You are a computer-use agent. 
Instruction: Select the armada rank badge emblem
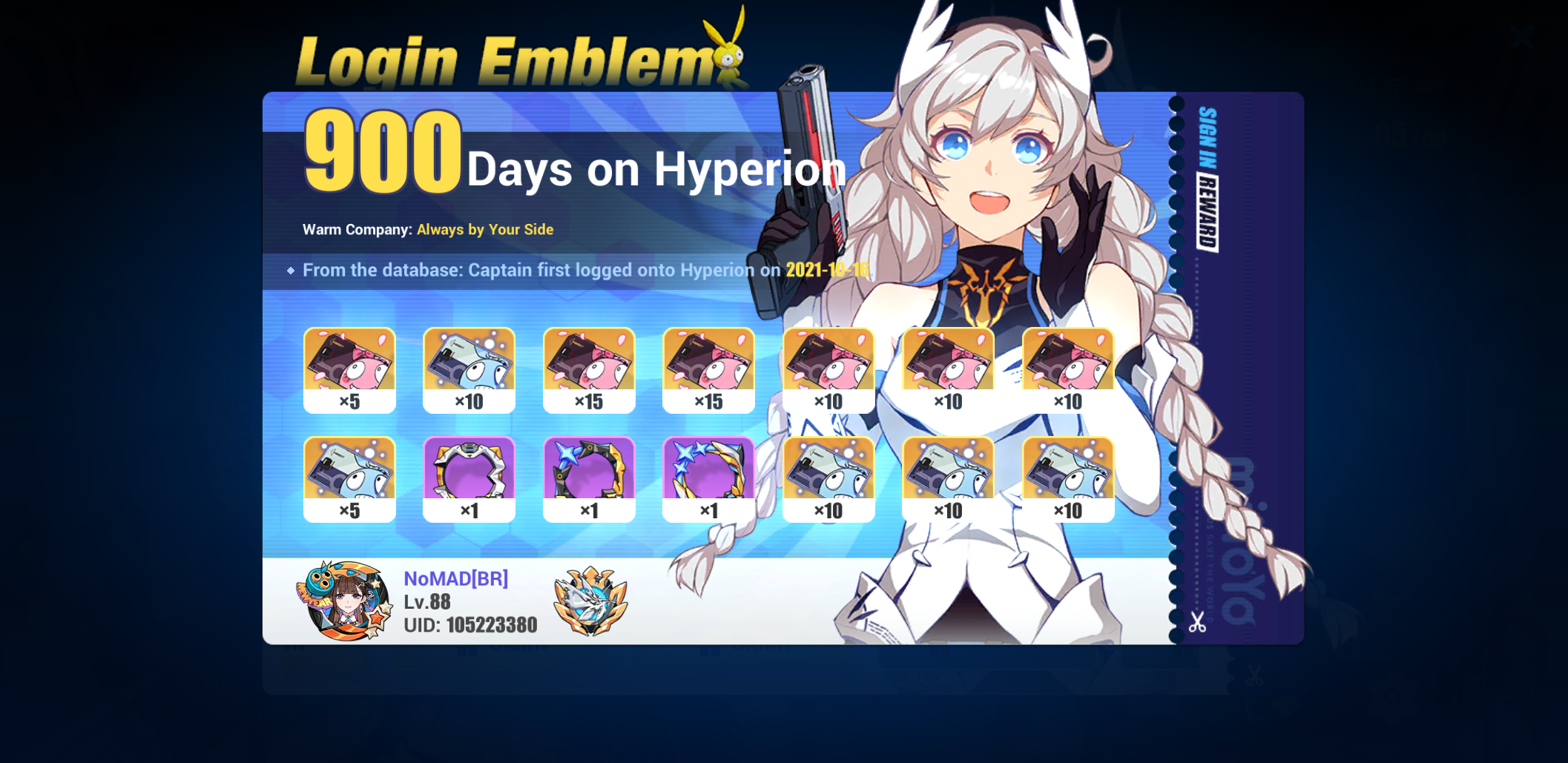pos(590,601)
